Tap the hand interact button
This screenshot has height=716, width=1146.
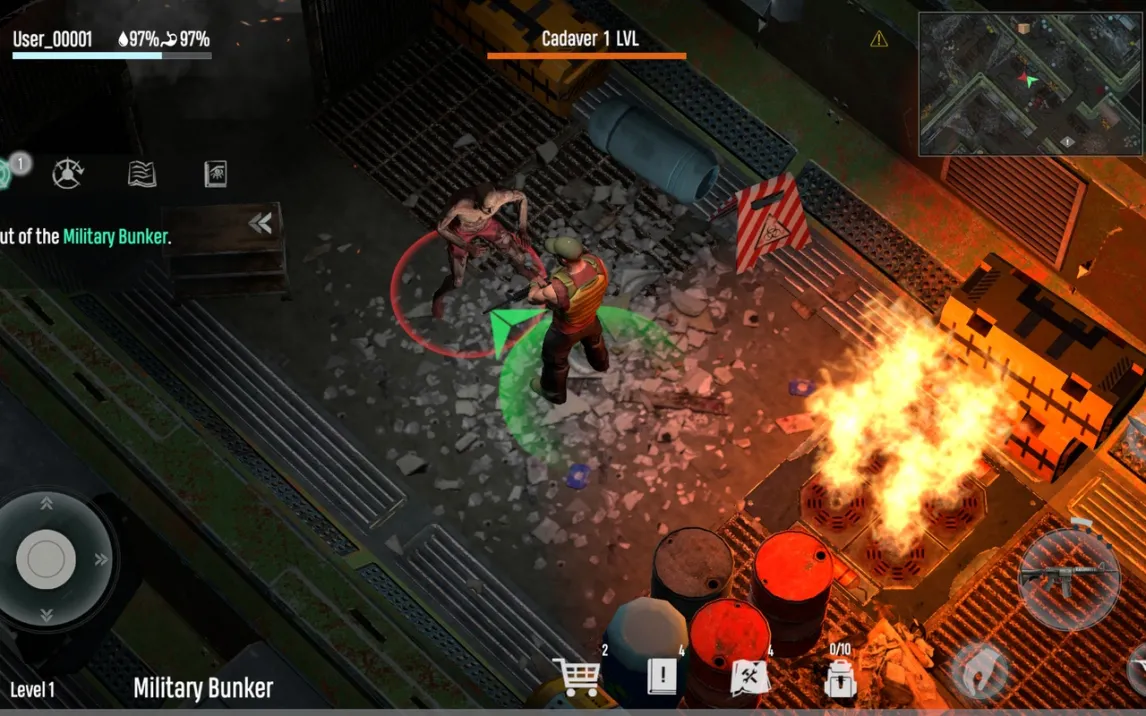click(x=978, y=672)
